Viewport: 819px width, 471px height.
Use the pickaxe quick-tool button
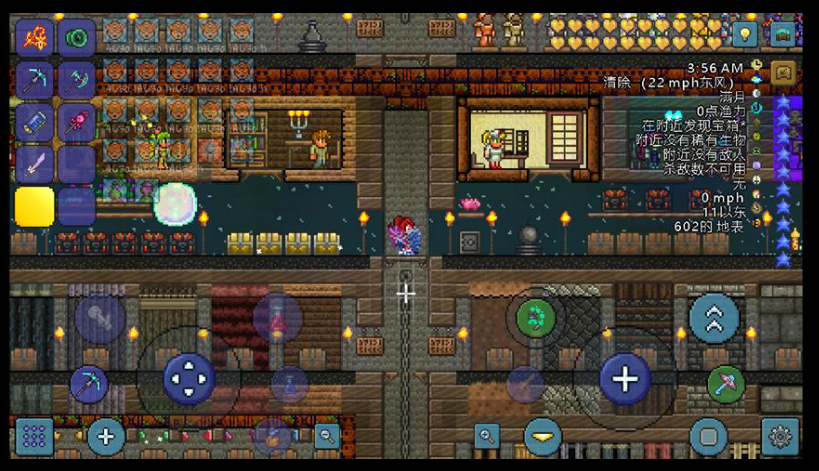point(89,384)
